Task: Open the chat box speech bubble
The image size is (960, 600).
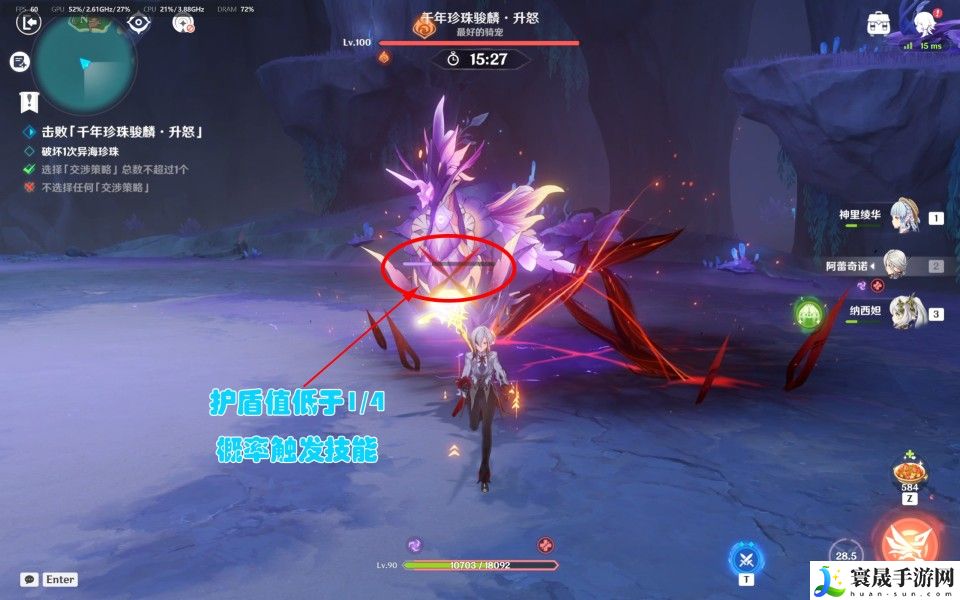Action: coord(29,579)
